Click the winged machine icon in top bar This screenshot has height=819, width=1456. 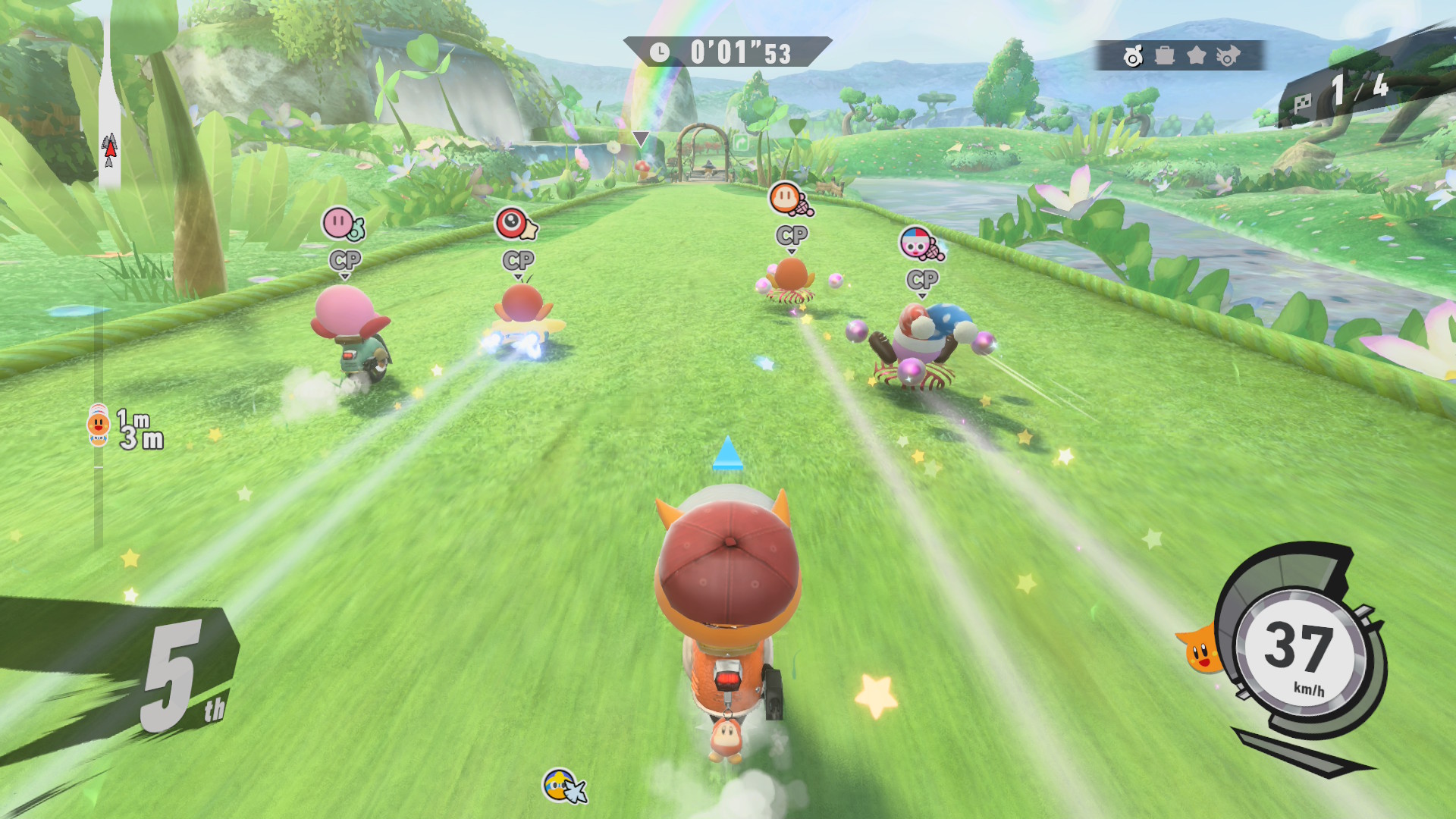[1228, 55]
